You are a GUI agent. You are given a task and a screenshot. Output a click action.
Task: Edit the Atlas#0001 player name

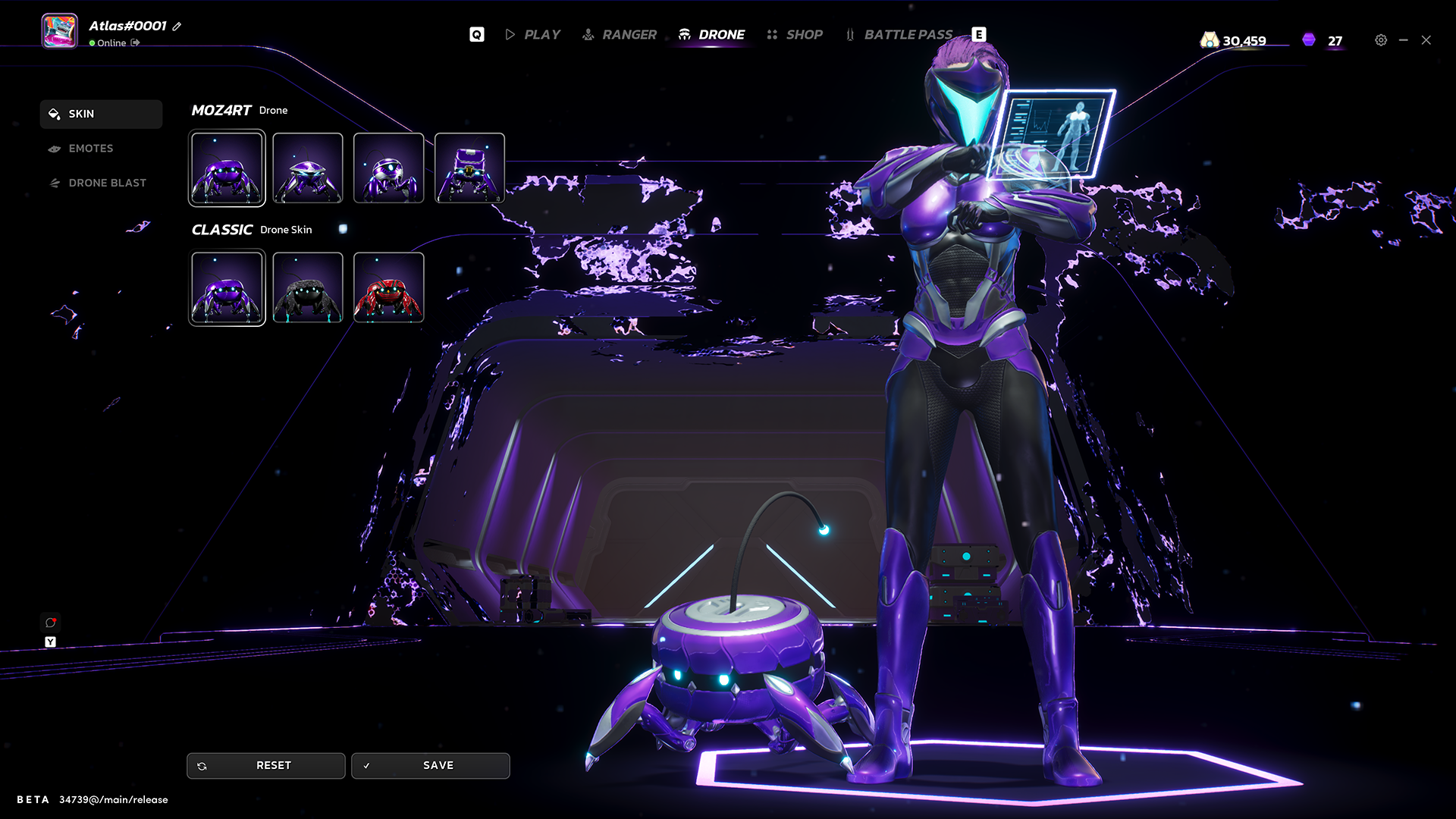(x=177, y=27)
